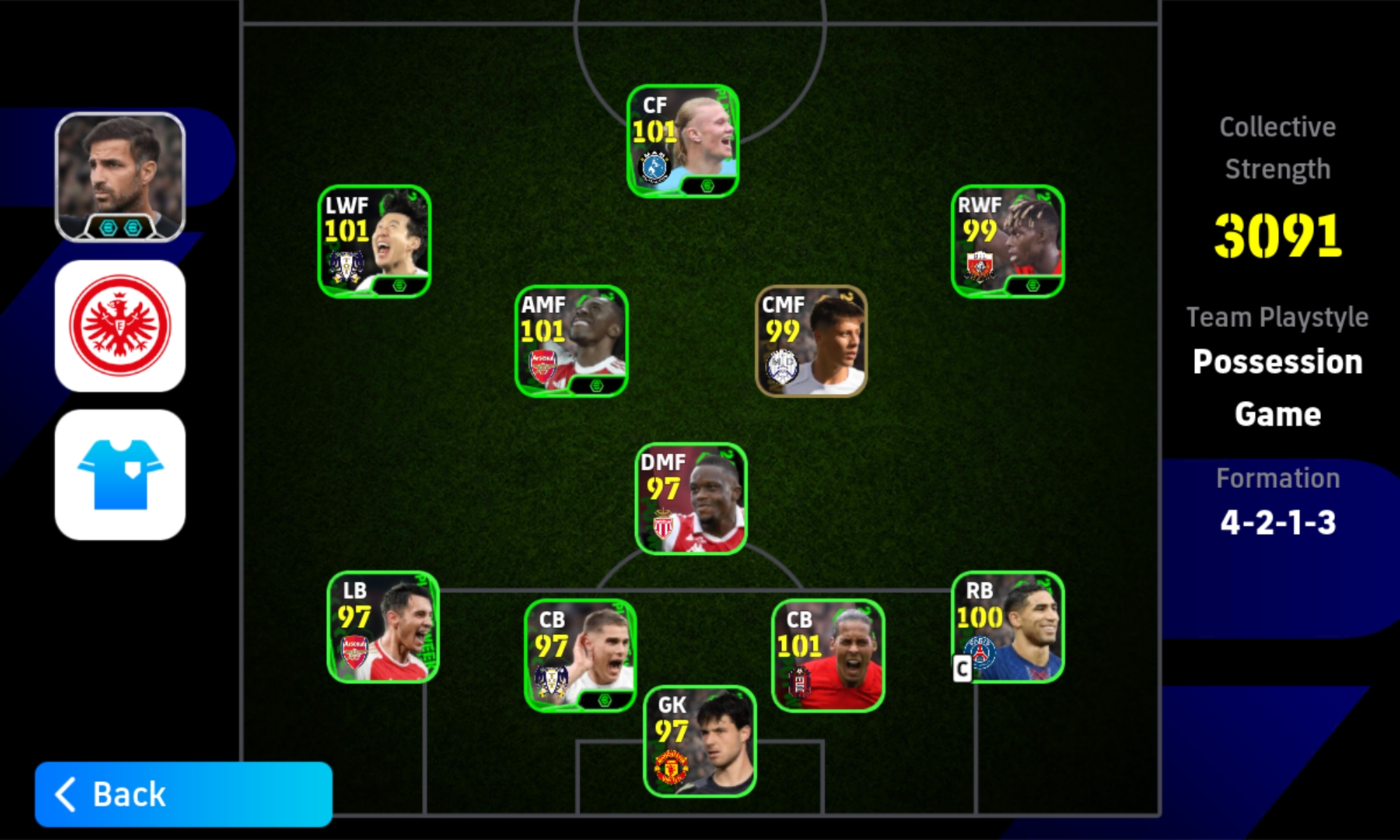Choose the LWF player card
Image resolution: width=1400 pixels, height=840 pixels.
point(374,241)
